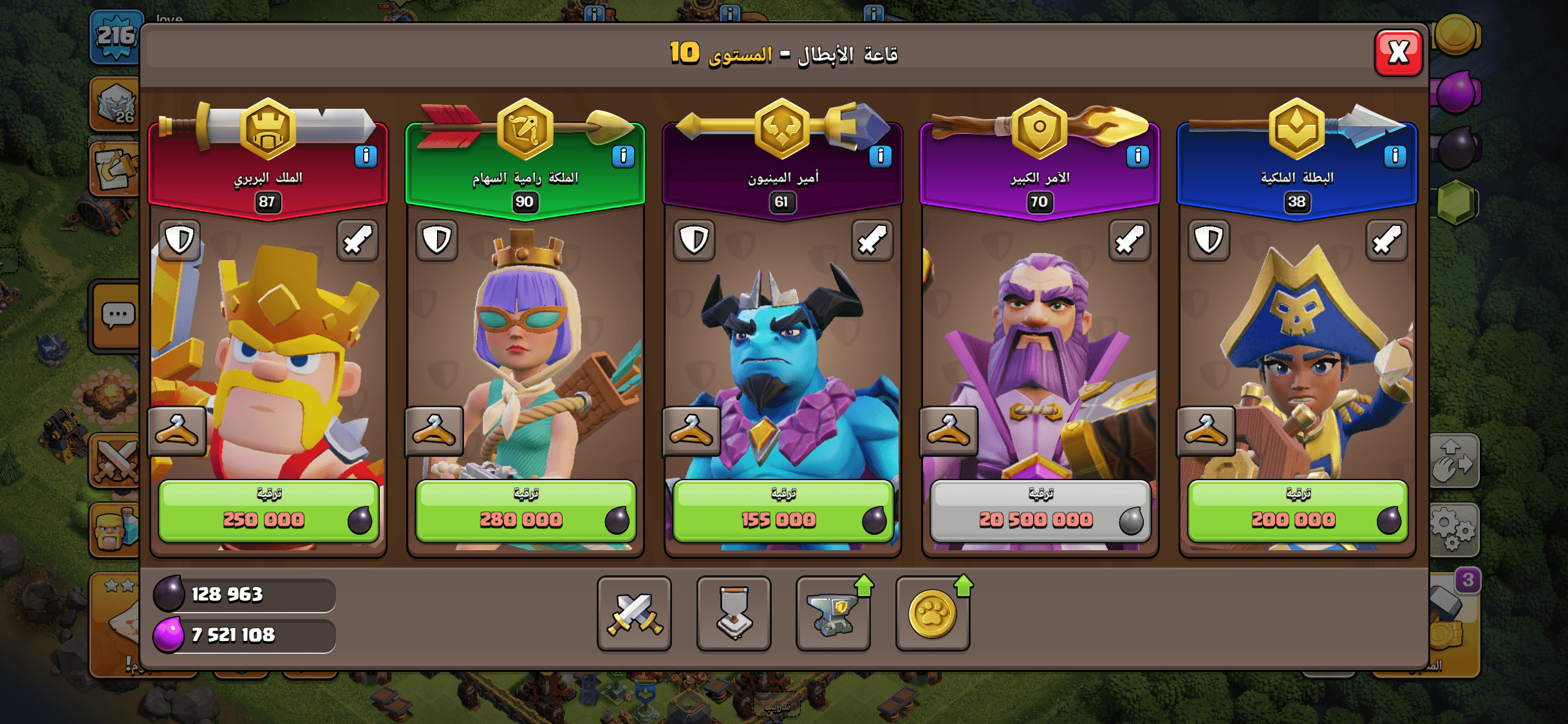1568x724 pixels.
Task: Open the hero banner pedestal button
Action: click(734, 613)
